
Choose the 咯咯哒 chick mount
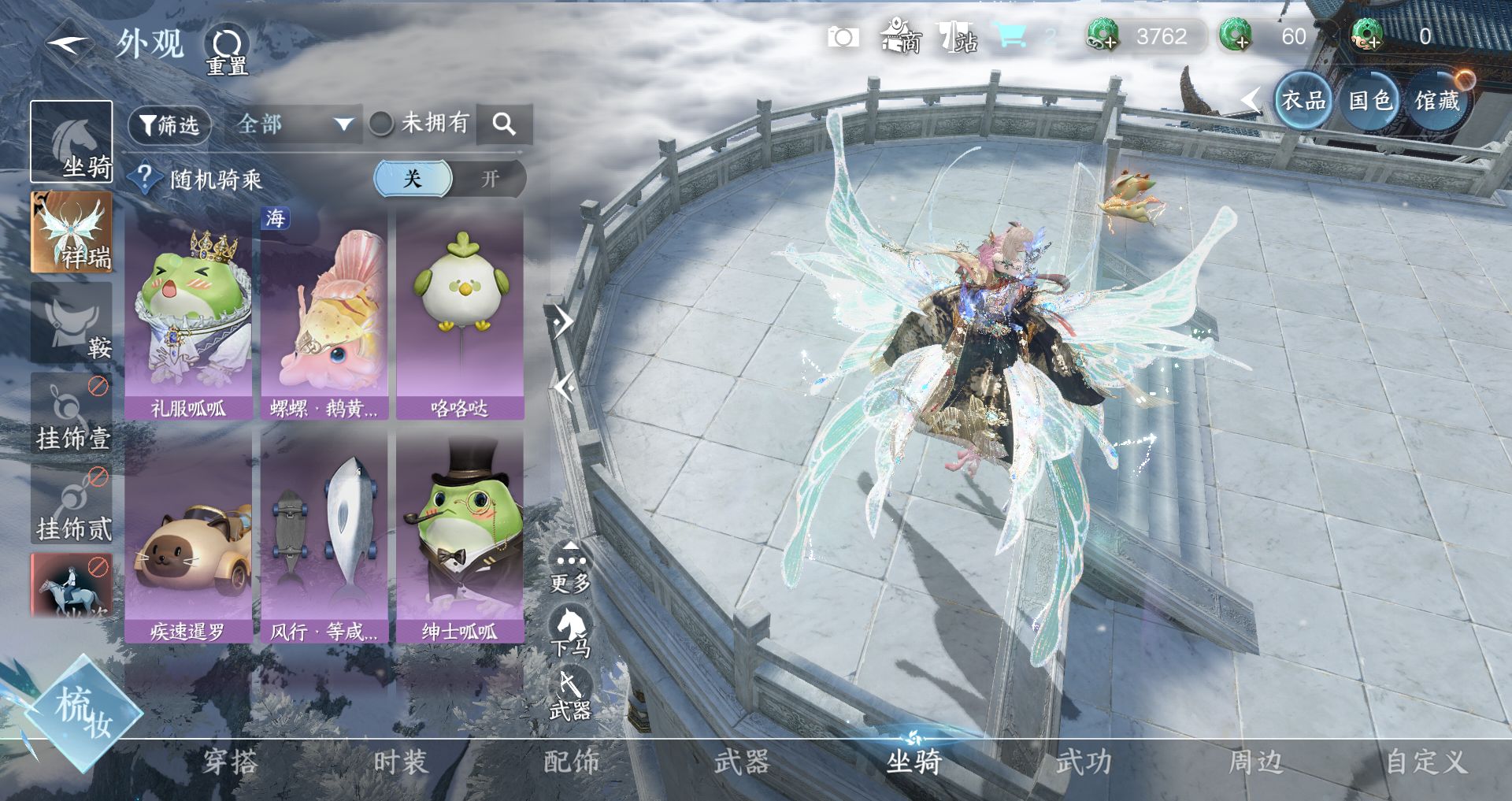(x=460, y=315)
